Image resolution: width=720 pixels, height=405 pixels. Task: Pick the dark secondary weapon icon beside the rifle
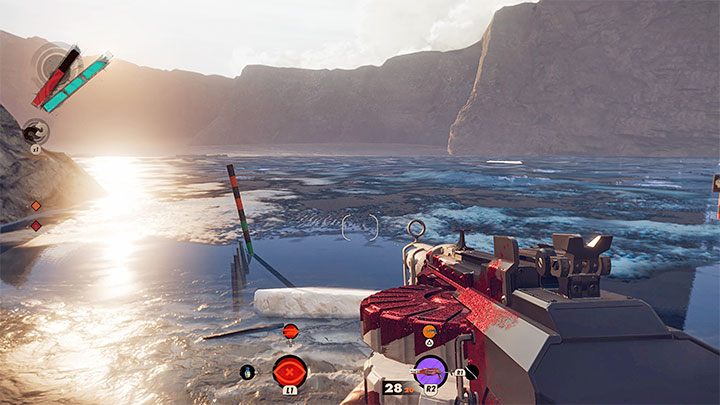[471, 372]
